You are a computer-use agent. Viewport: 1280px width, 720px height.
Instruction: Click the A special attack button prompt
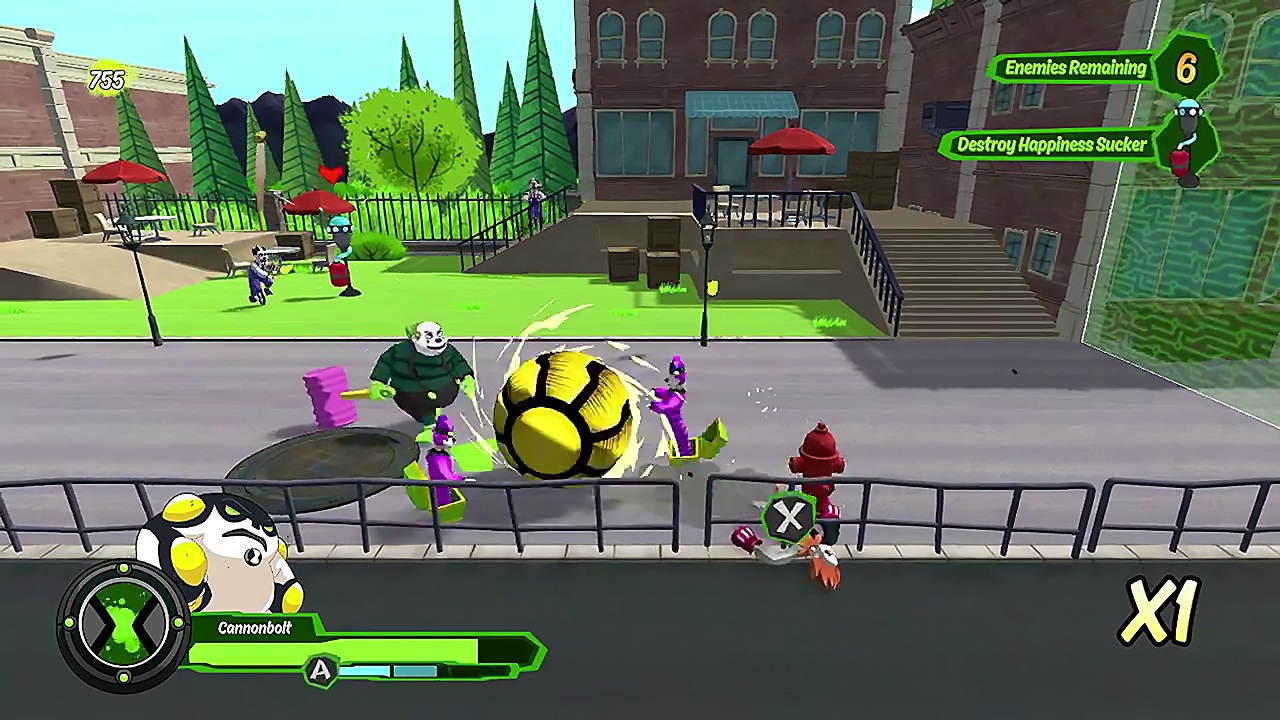point(322,670)
